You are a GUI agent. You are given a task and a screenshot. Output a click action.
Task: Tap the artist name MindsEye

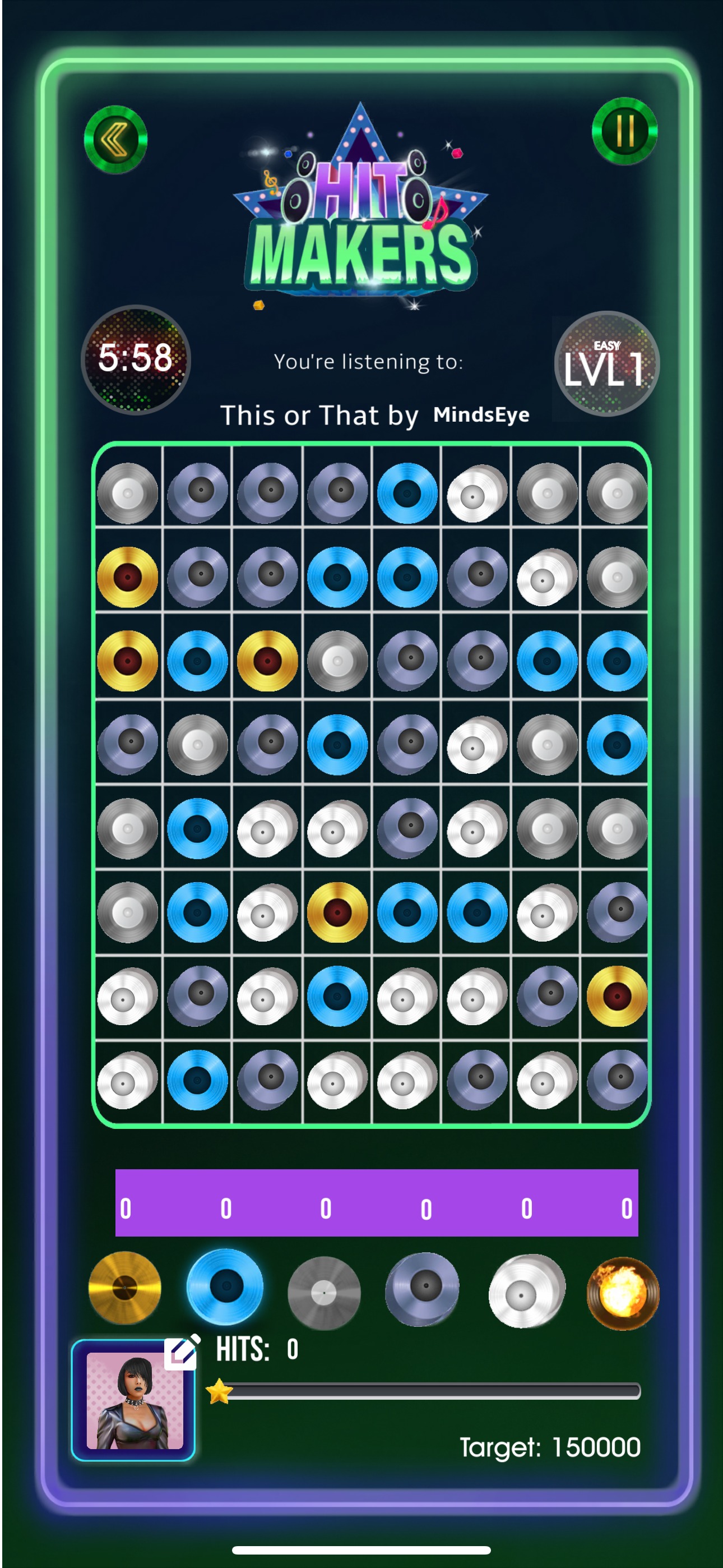481,414
